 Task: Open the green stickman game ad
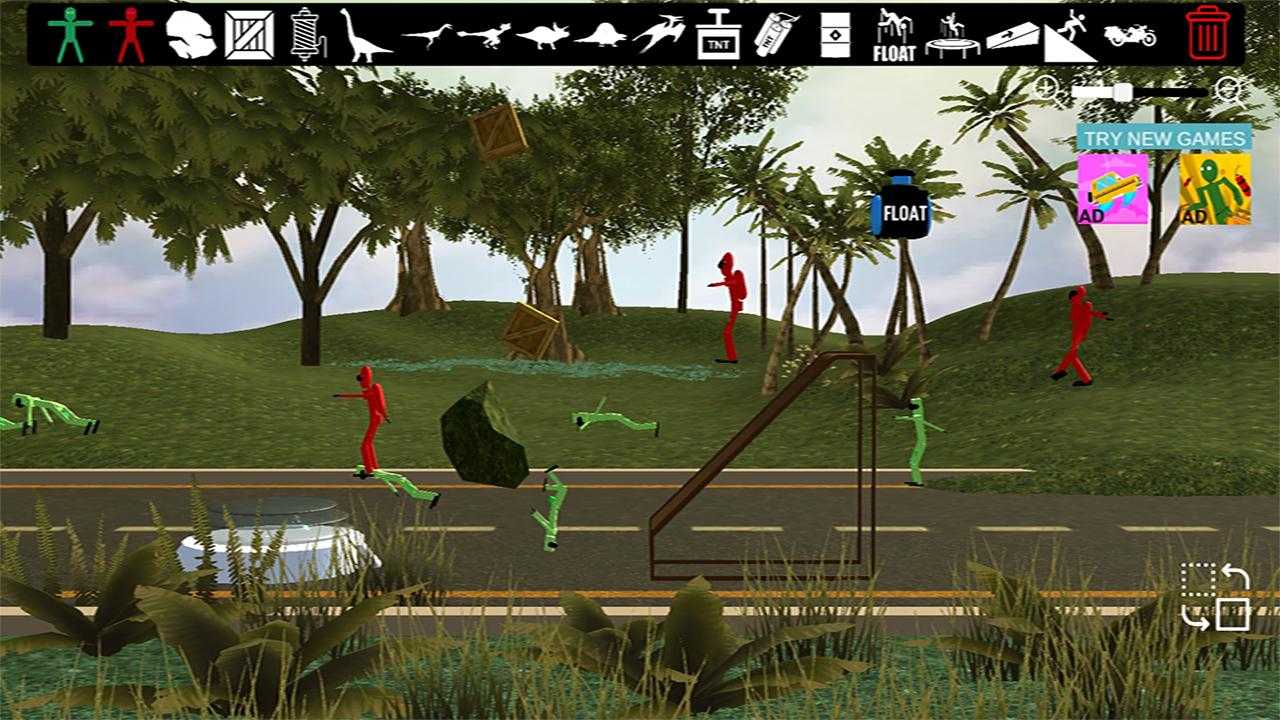pos(1214,188)
